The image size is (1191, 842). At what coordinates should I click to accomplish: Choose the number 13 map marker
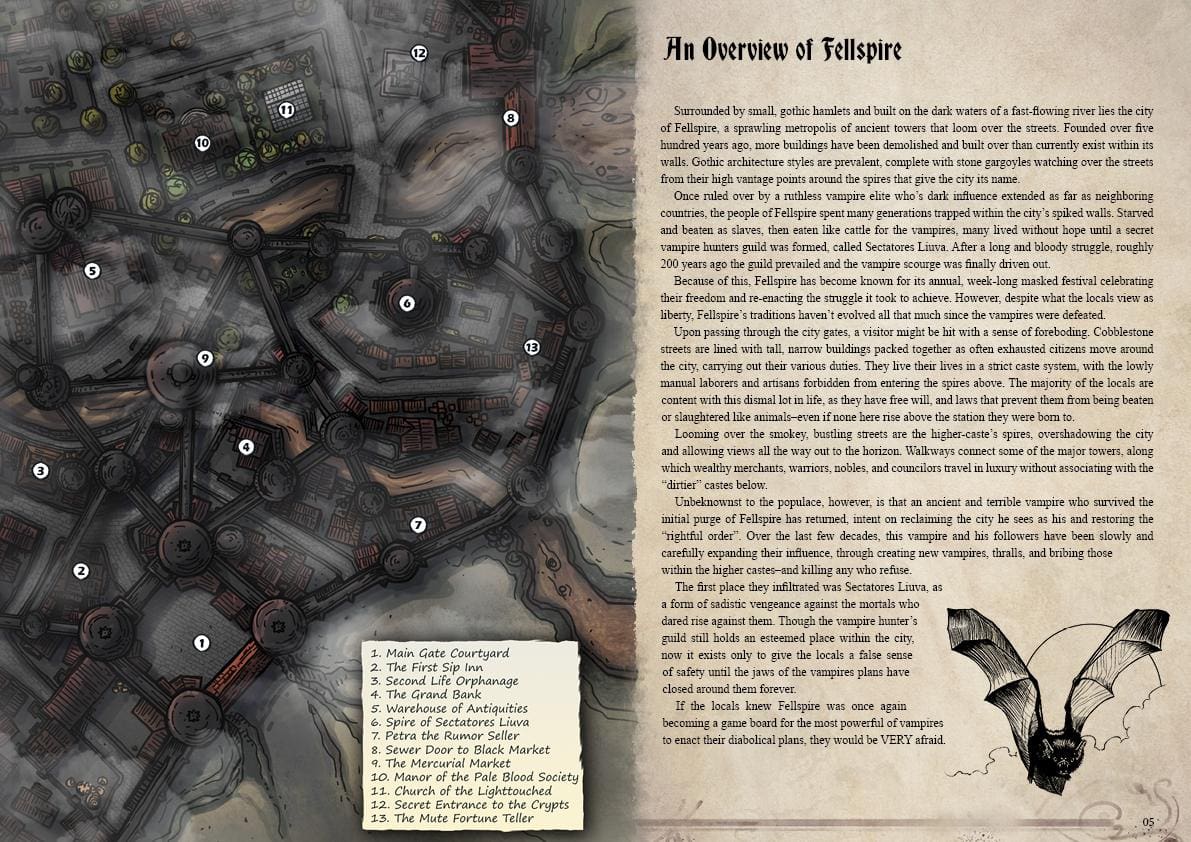pyautogui.click(x=531, y=347)
